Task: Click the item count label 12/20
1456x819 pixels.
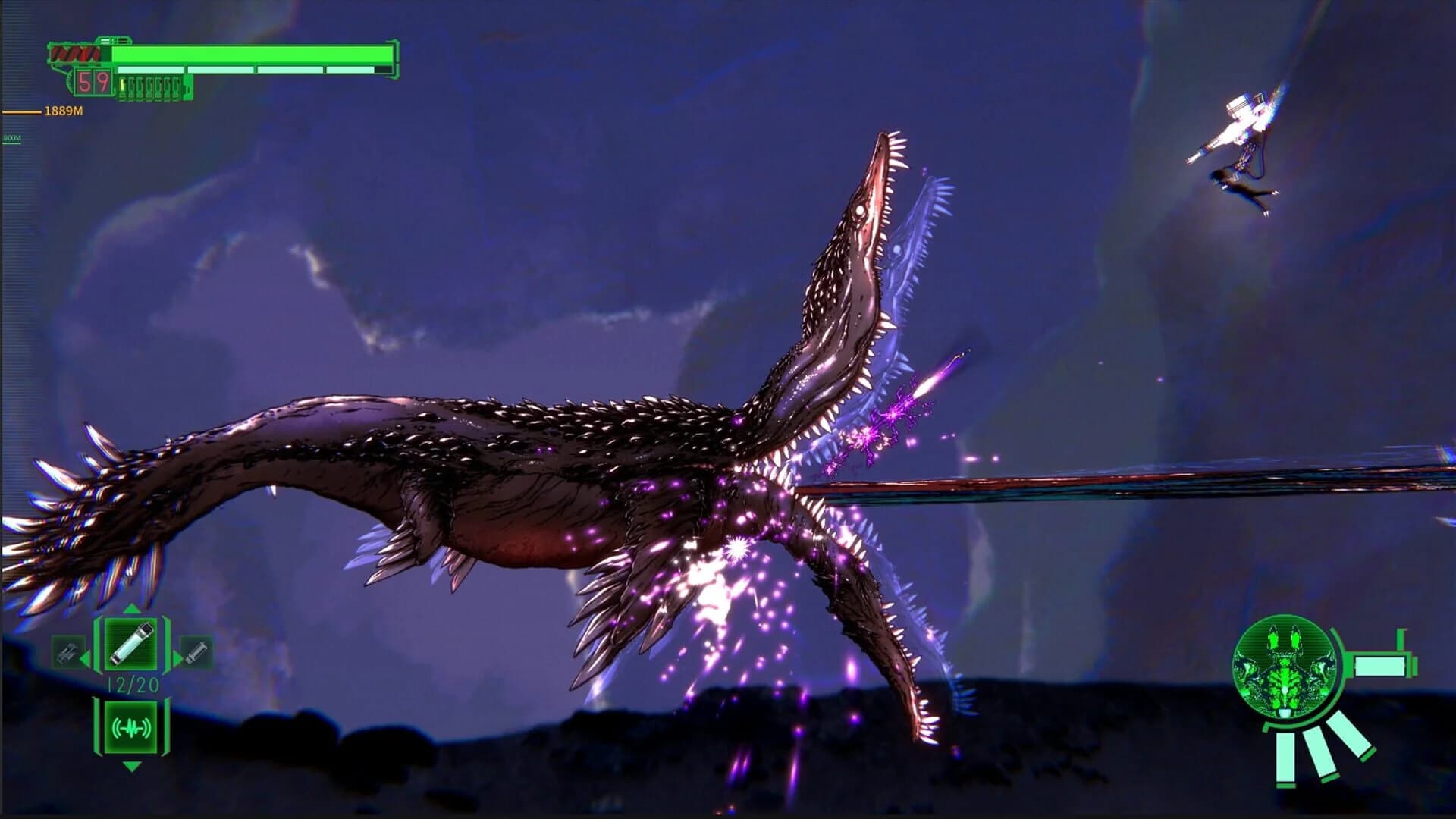Action: tap(132, 683)
